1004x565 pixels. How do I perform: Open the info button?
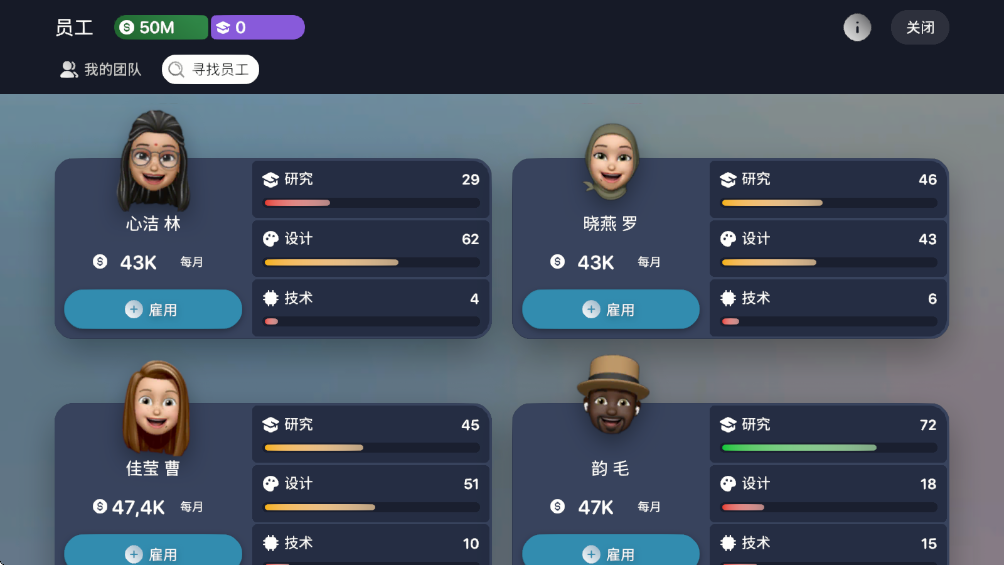pyautogui.click(x=857, y=28)
